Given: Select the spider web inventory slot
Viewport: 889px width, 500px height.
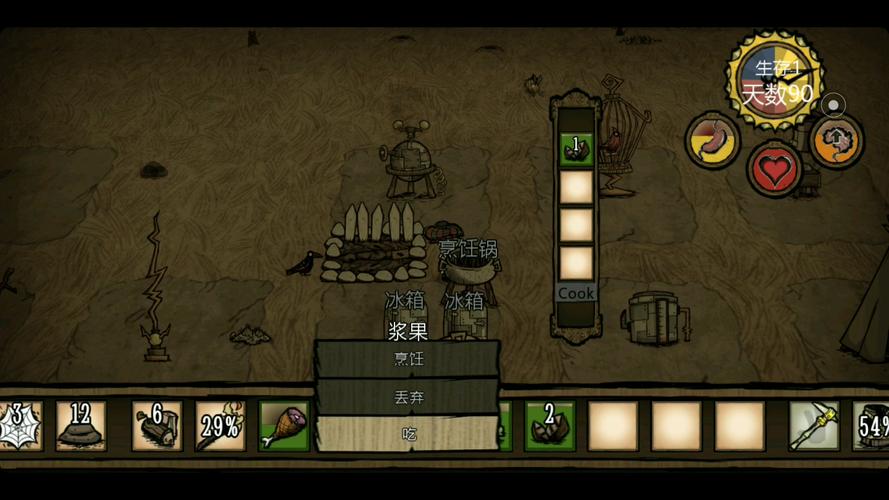Looking at the screenshot, I should (x=18, y=426).
